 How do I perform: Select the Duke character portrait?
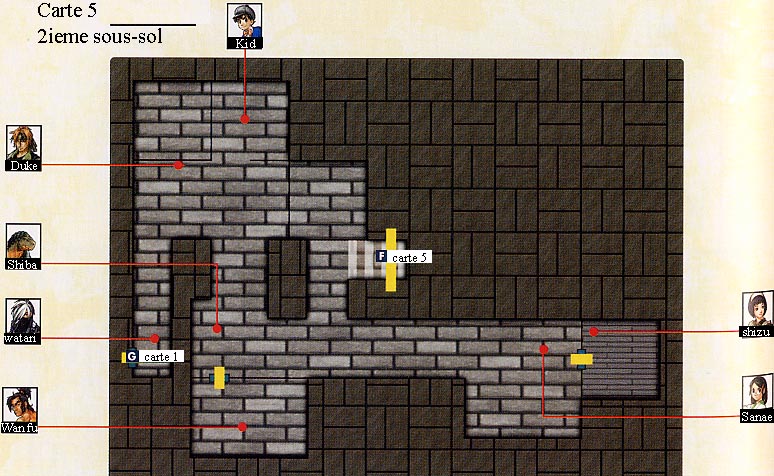click(22, 147)
